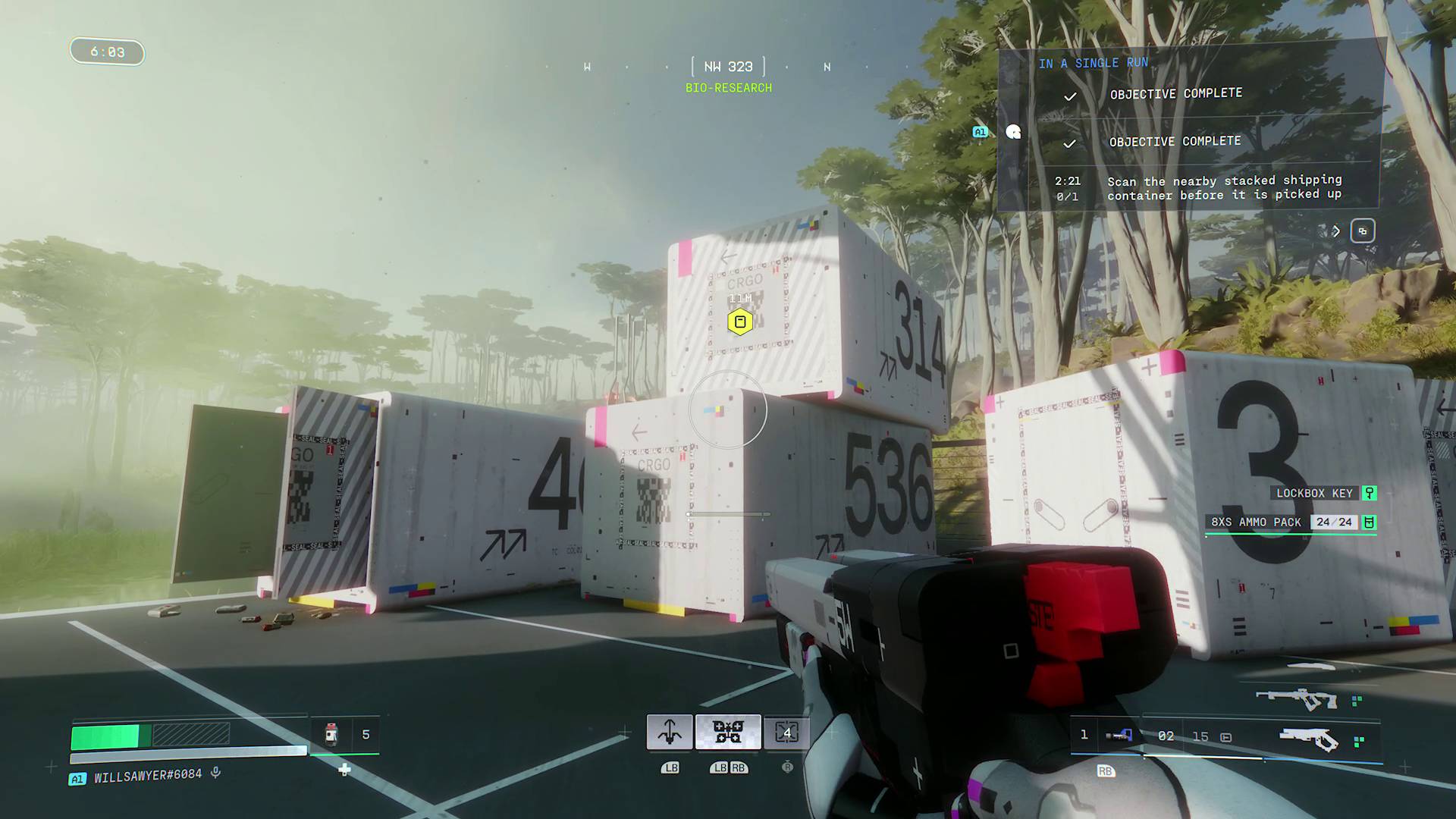This screenshot has height=819, width=1456.
Task: Select the scanner gadget in the center slot
Action: pos(728,731)
